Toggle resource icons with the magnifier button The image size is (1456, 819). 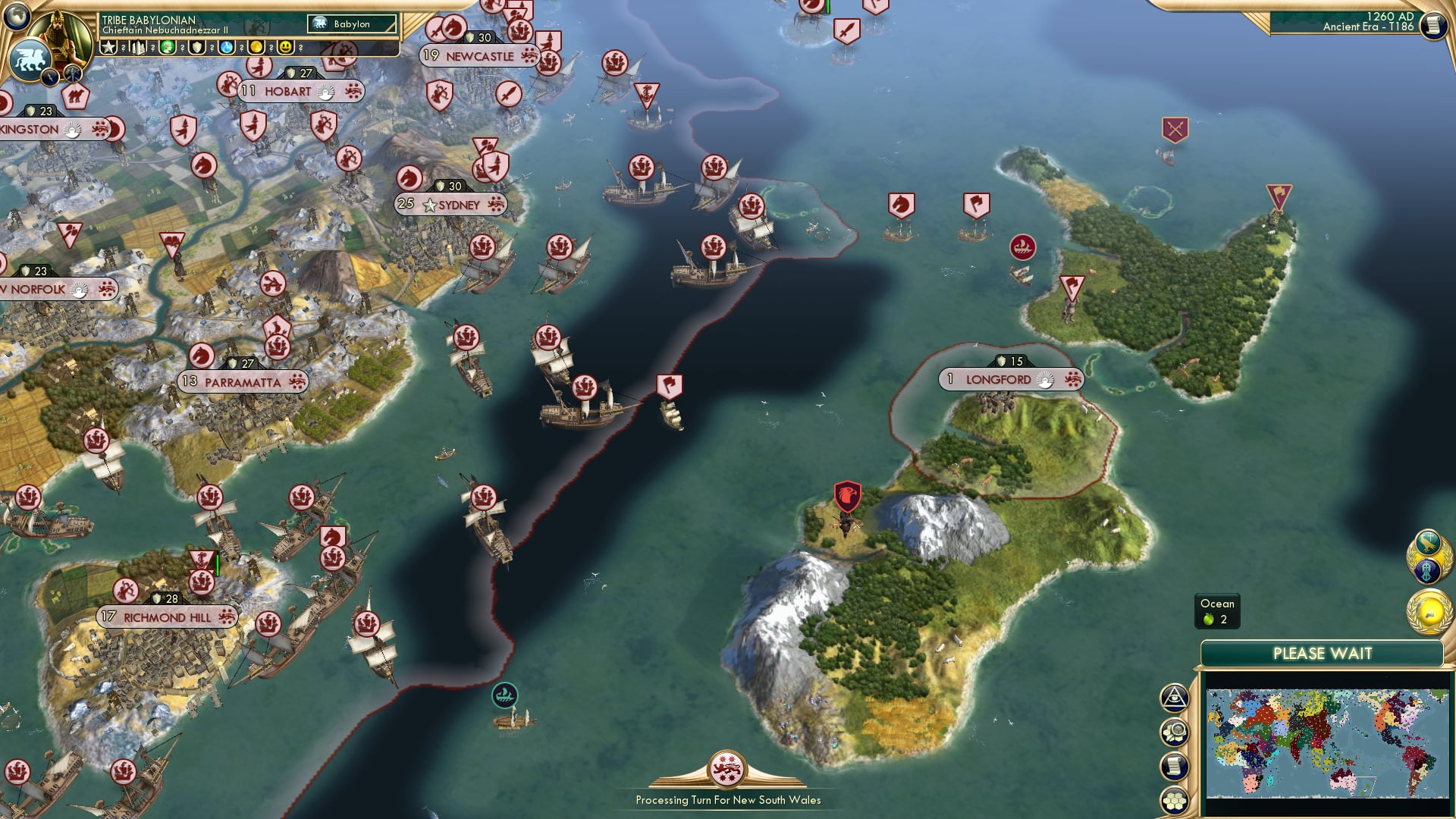[x=1175, y=732]
